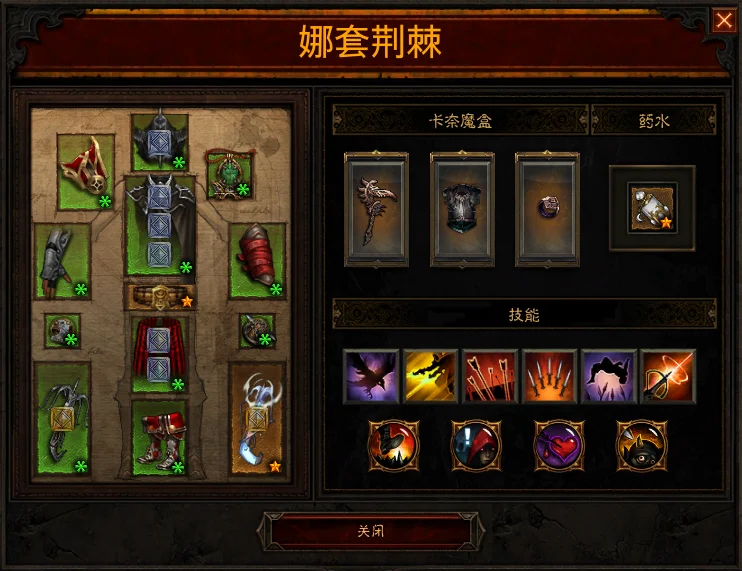742x571 pixels.
Task: Choose the Kanai's Cube armor power slot
Action: click(462, 210)
